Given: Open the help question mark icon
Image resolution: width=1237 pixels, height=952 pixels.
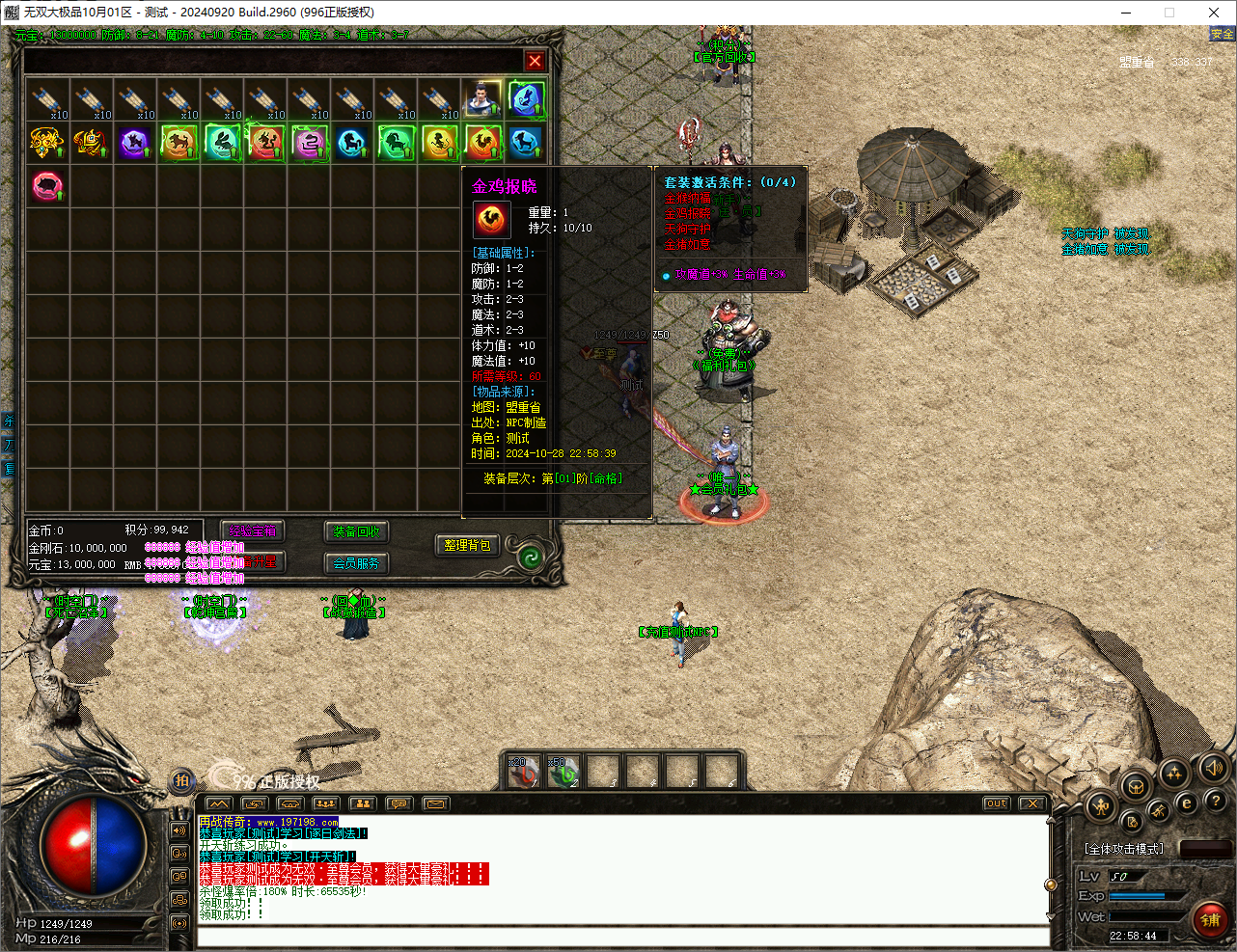Looking at the screenshot, I should pos(1215,802).
